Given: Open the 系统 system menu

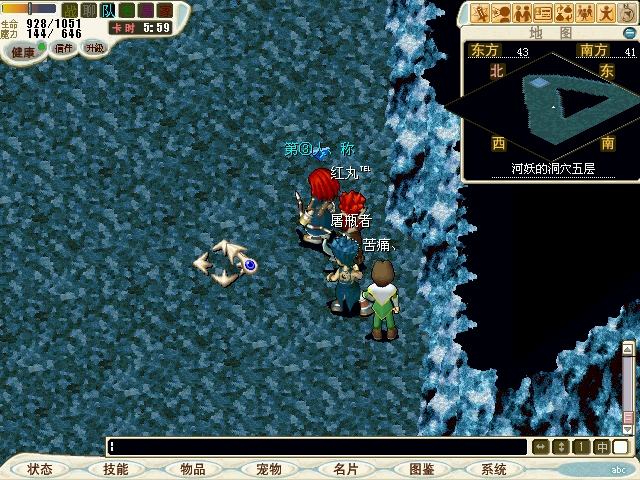Looking at the screenshot, I should [x=494, y=469].
